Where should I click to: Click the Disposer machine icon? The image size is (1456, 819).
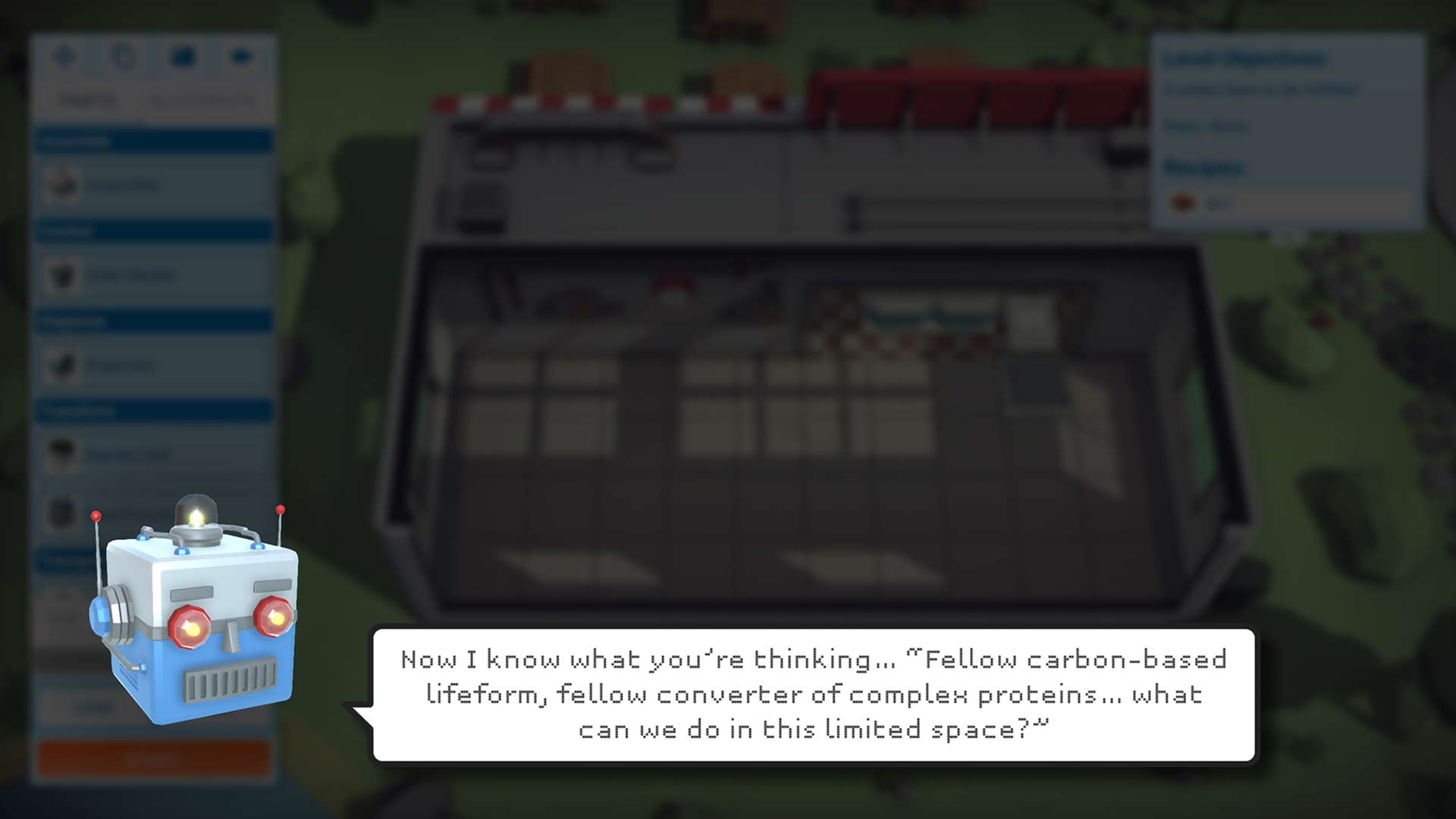(x=64, y=366)
